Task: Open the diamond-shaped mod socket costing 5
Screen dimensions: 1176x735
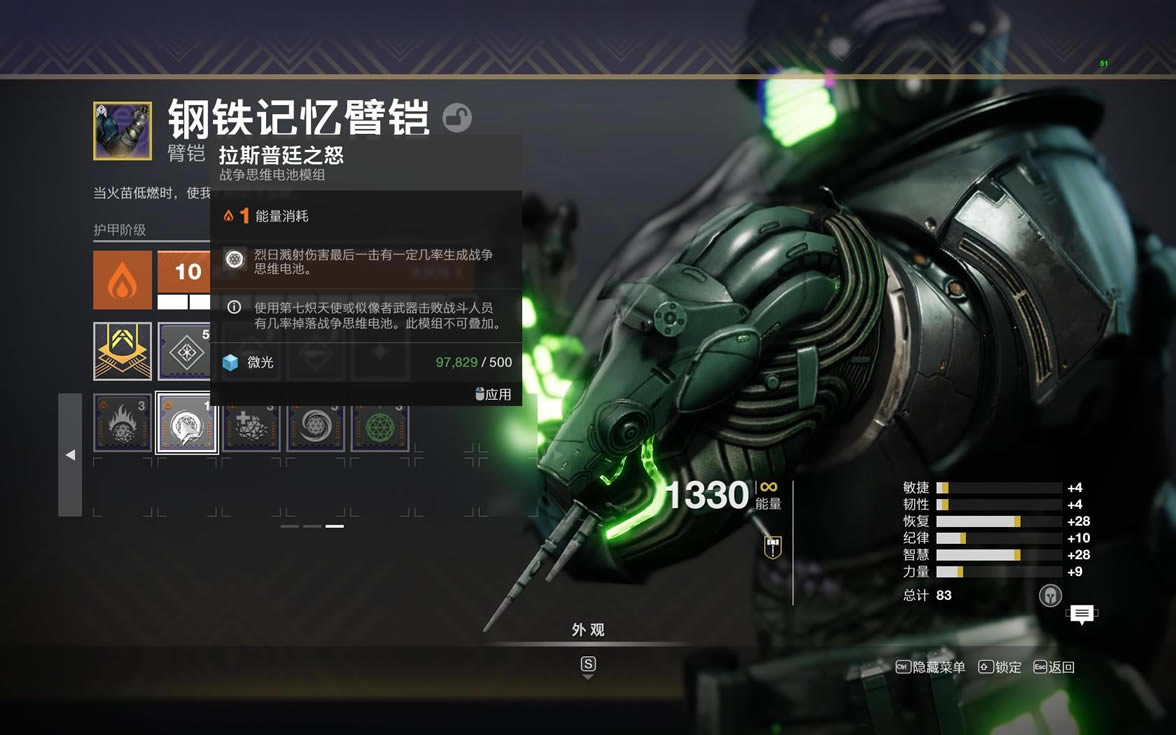Action: tap(185, 351)
